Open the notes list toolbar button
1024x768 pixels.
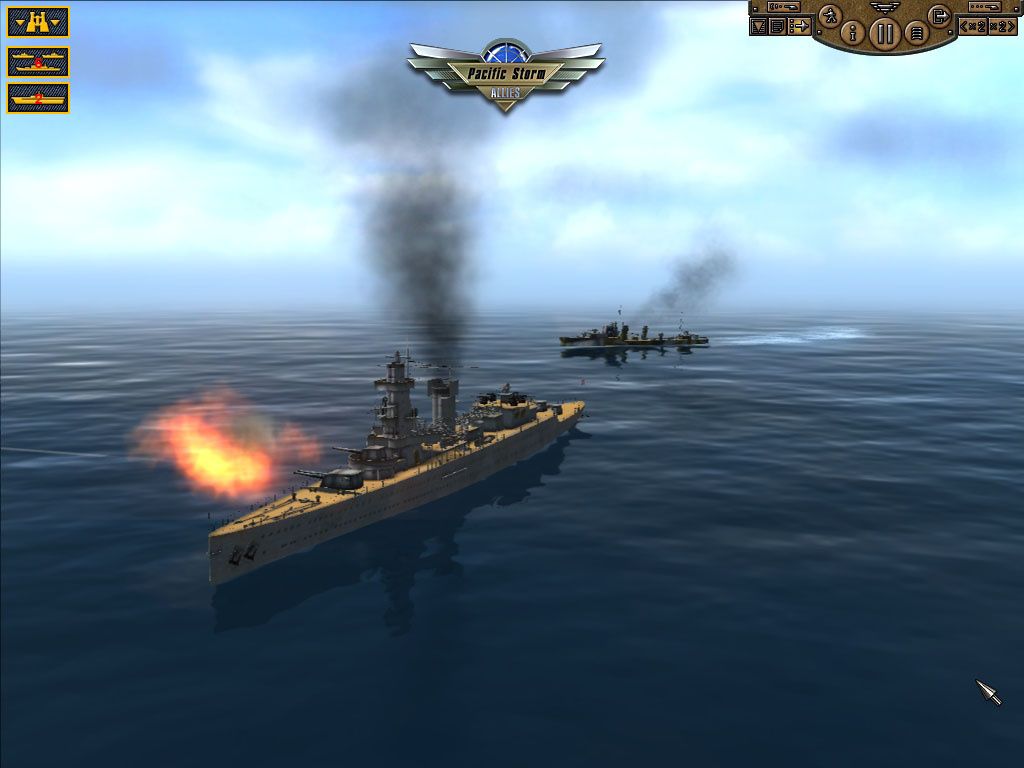pyautogui.click(x=776, y=27)
